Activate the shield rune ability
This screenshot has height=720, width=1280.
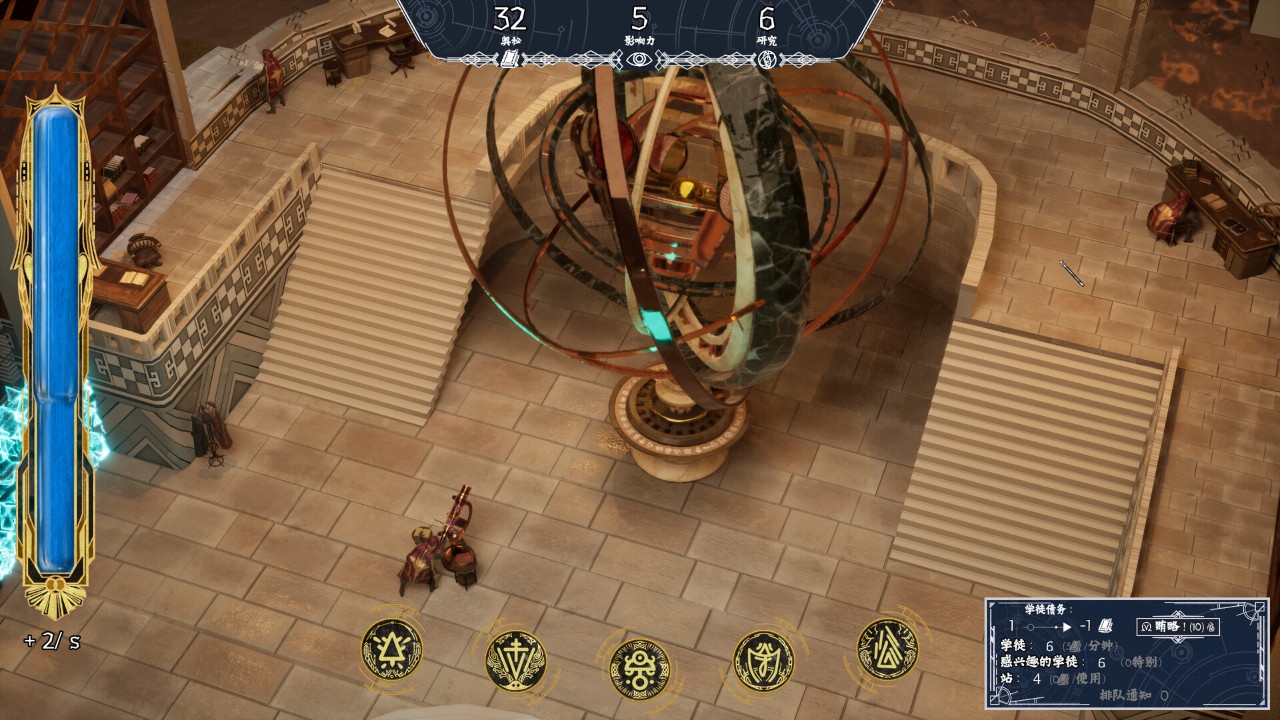click(x=764, y=660)
